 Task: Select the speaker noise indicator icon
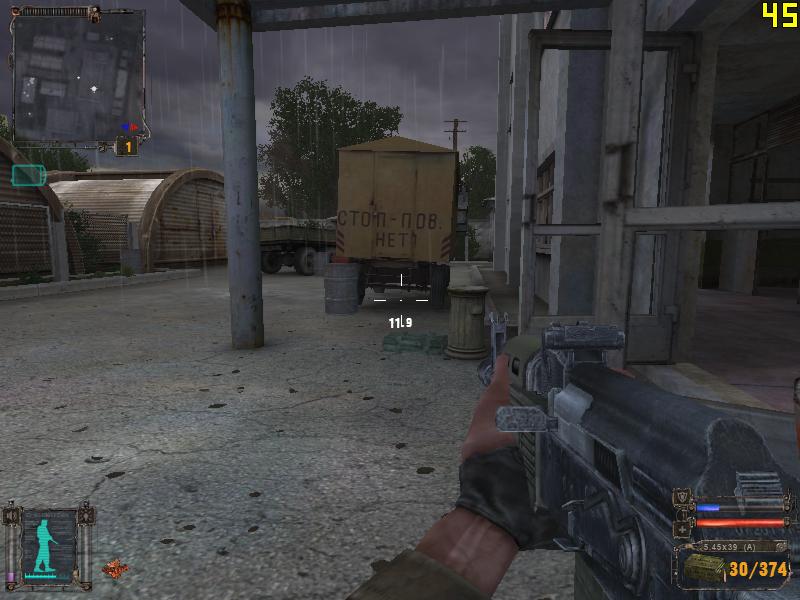11,516
